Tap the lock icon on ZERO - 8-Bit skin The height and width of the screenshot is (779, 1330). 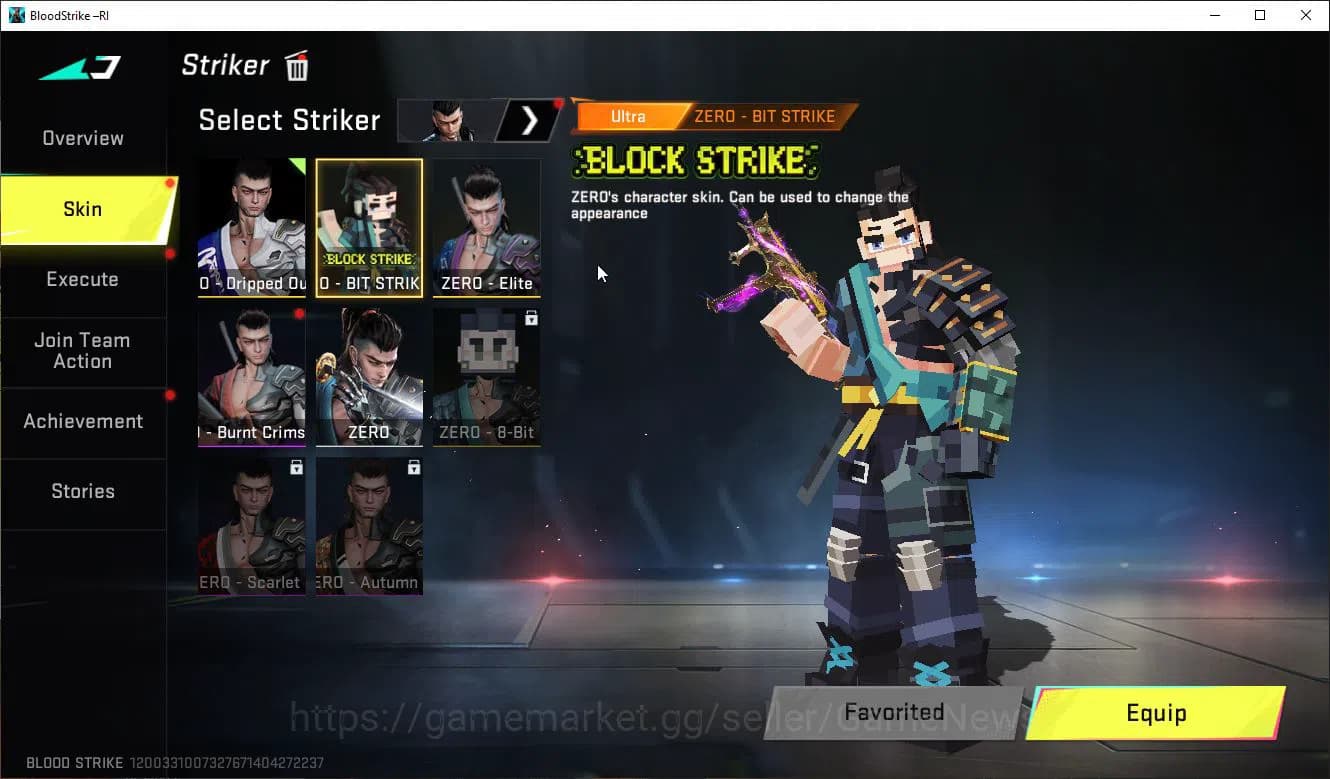531,318
